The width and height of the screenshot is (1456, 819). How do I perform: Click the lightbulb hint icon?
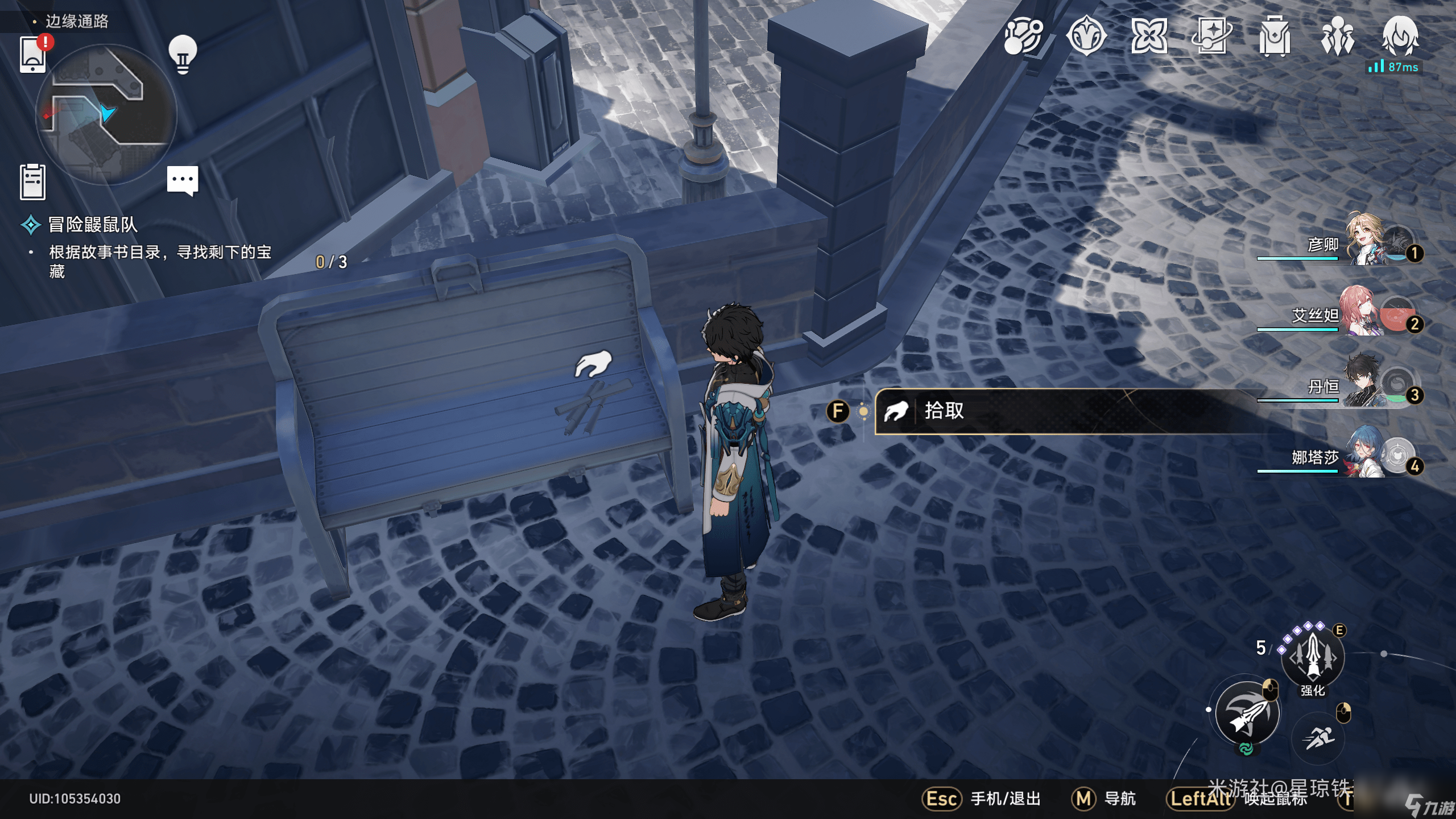click(x=183, y=54)
